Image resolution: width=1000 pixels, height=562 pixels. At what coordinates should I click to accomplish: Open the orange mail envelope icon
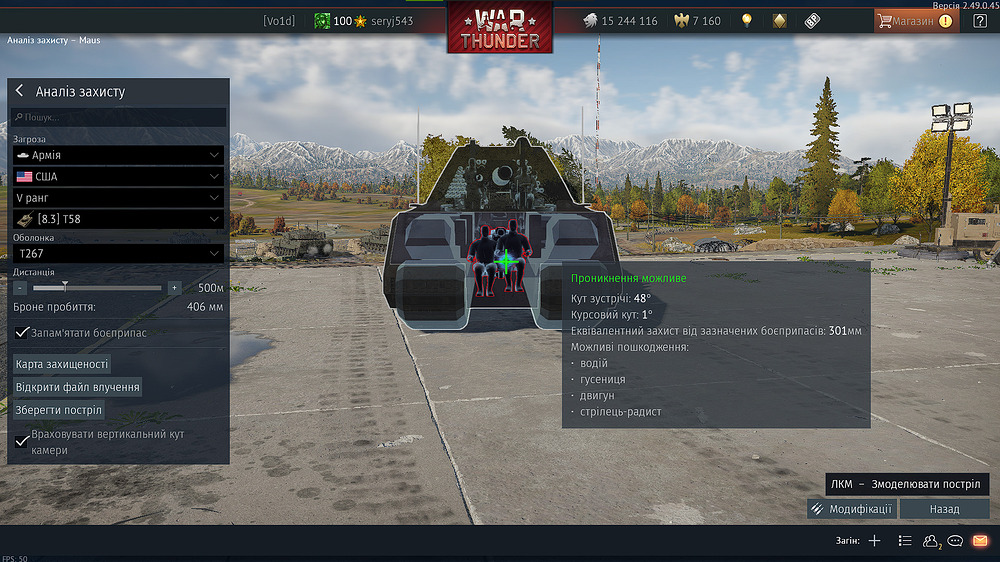point(980,541)
